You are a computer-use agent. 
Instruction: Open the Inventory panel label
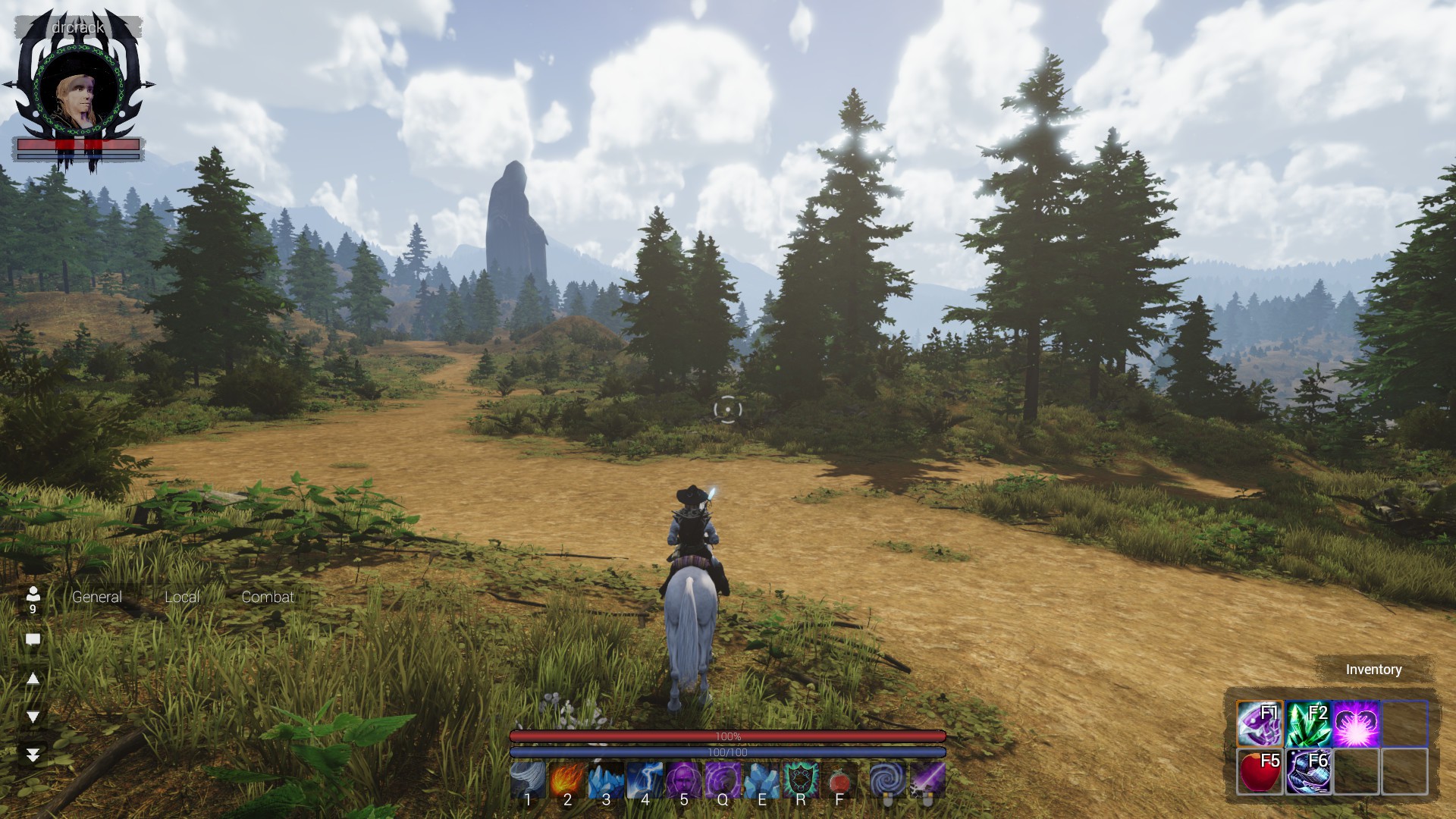tap(1373, 670)
